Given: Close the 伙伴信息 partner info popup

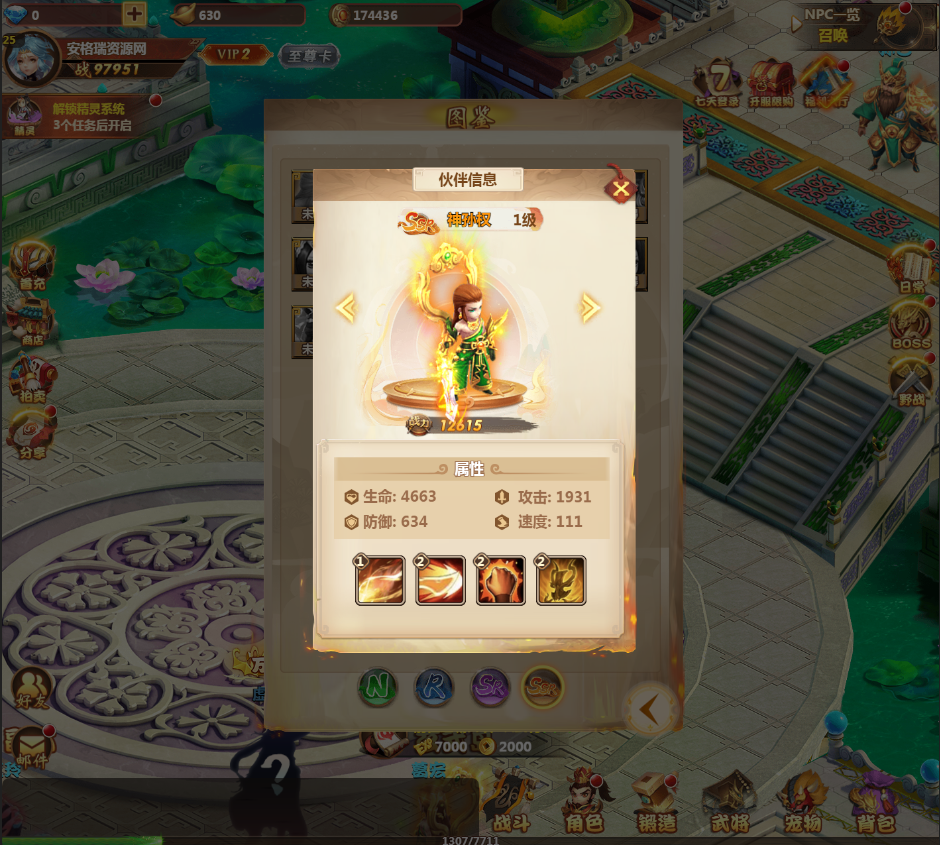Looking at the screenshot, I should pyautogui.click(x=621, y=189).
